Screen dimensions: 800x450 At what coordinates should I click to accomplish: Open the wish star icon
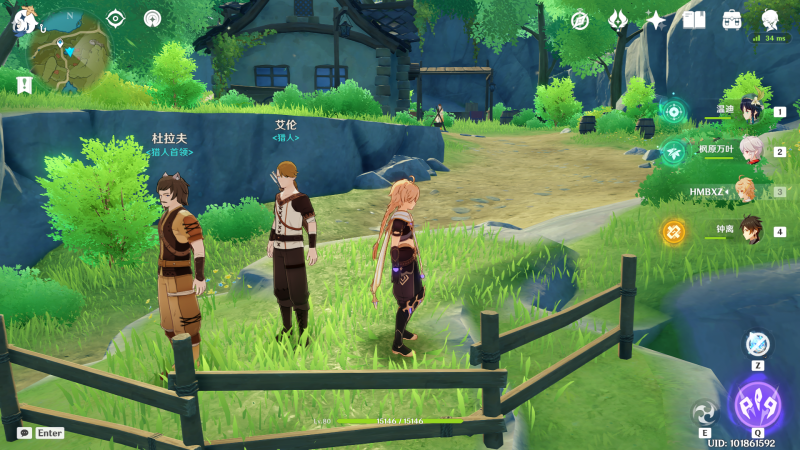[x=656, y=20]
